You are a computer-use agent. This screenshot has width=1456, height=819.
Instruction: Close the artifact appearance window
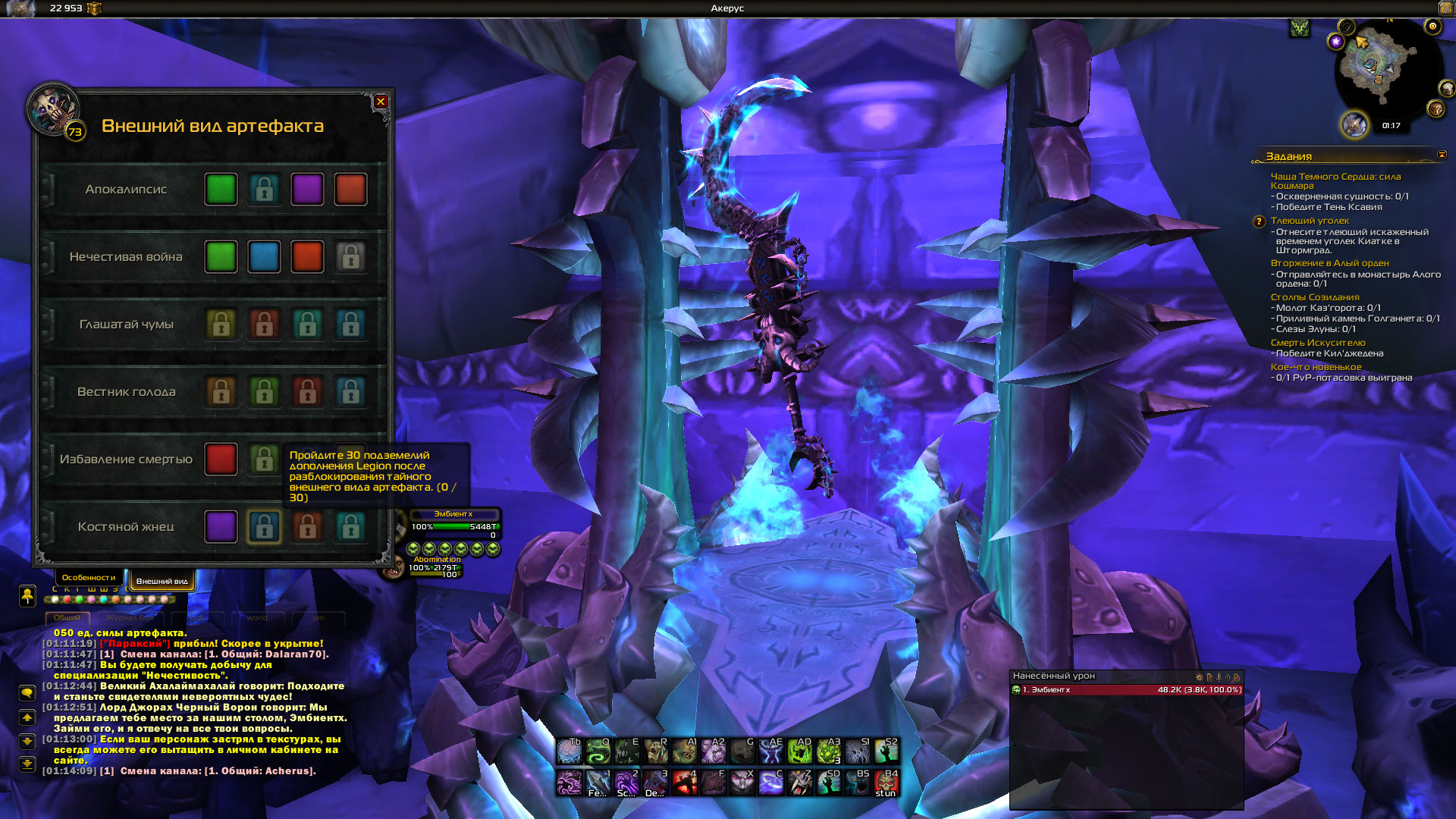coord(381,102)
